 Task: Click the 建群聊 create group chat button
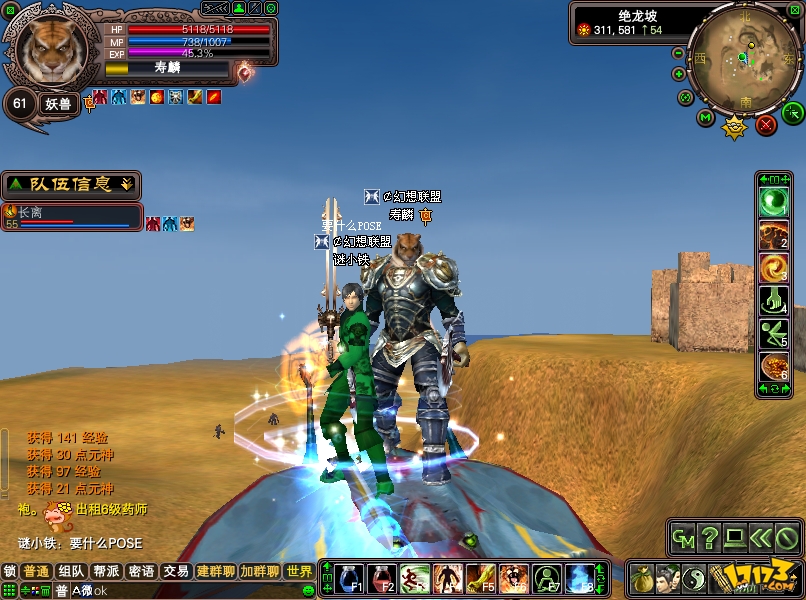[x=215, y=571]
